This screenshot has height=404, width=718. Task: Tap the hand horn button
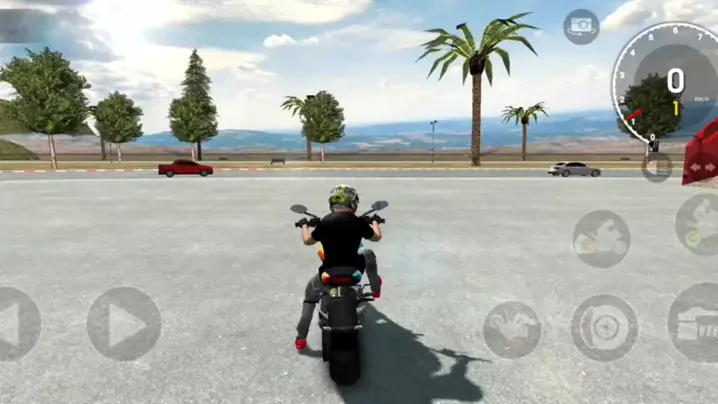tap(512, 329)
